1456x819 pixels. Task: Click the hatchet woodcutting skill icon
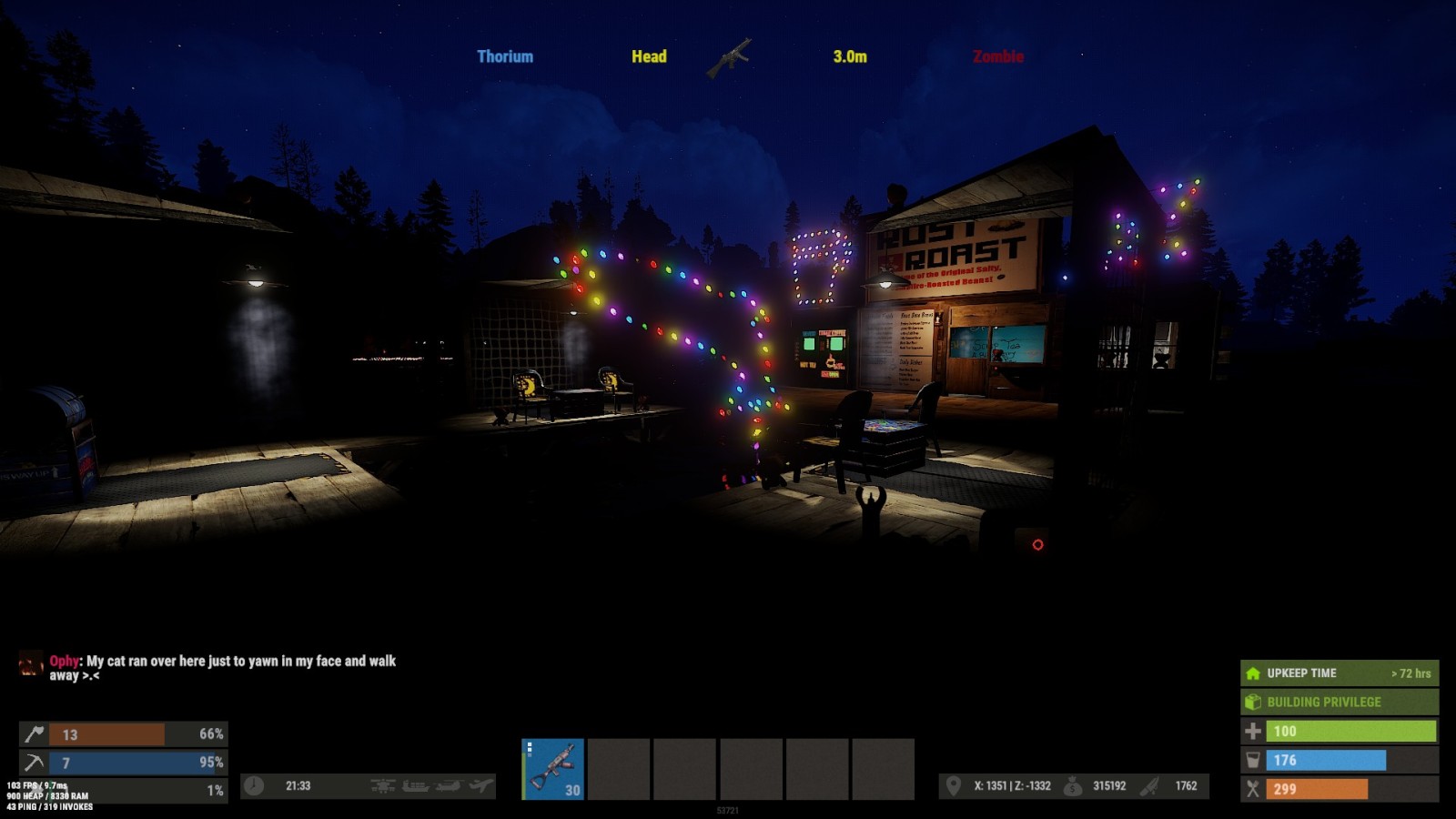click(x=35, y=734)
